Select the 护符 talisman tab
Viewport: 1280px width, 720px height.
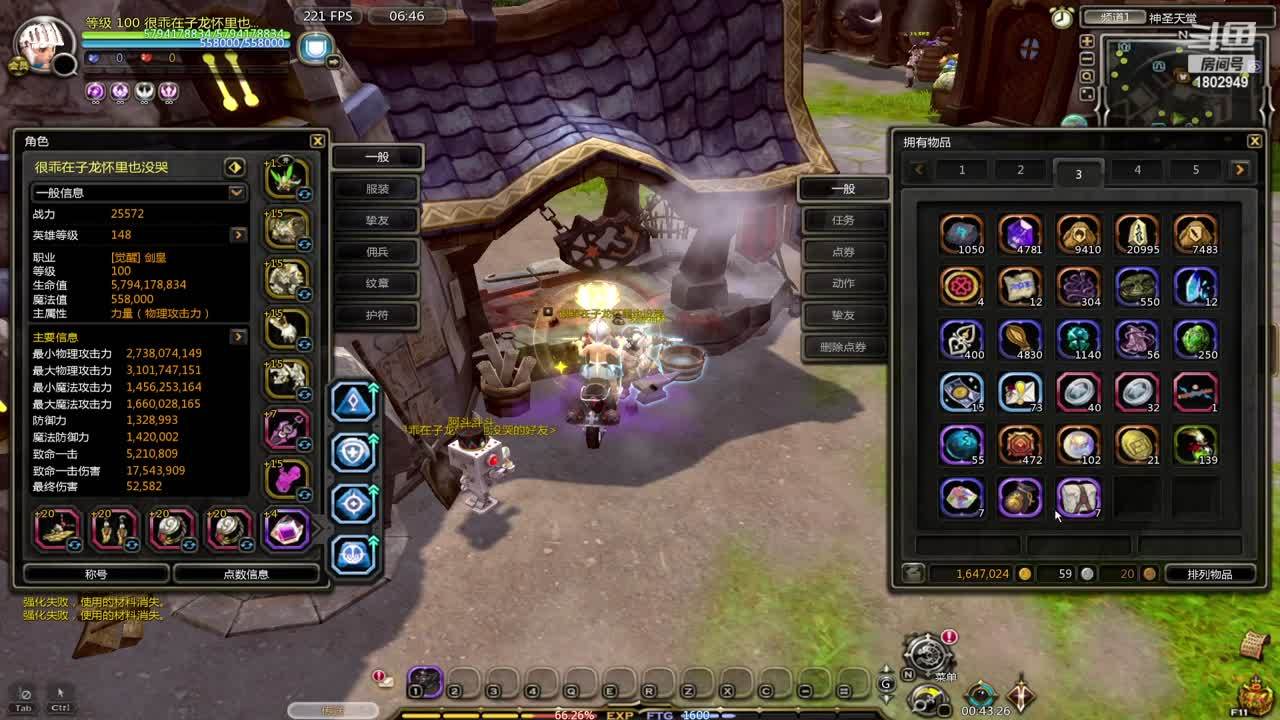click(377, 315)
